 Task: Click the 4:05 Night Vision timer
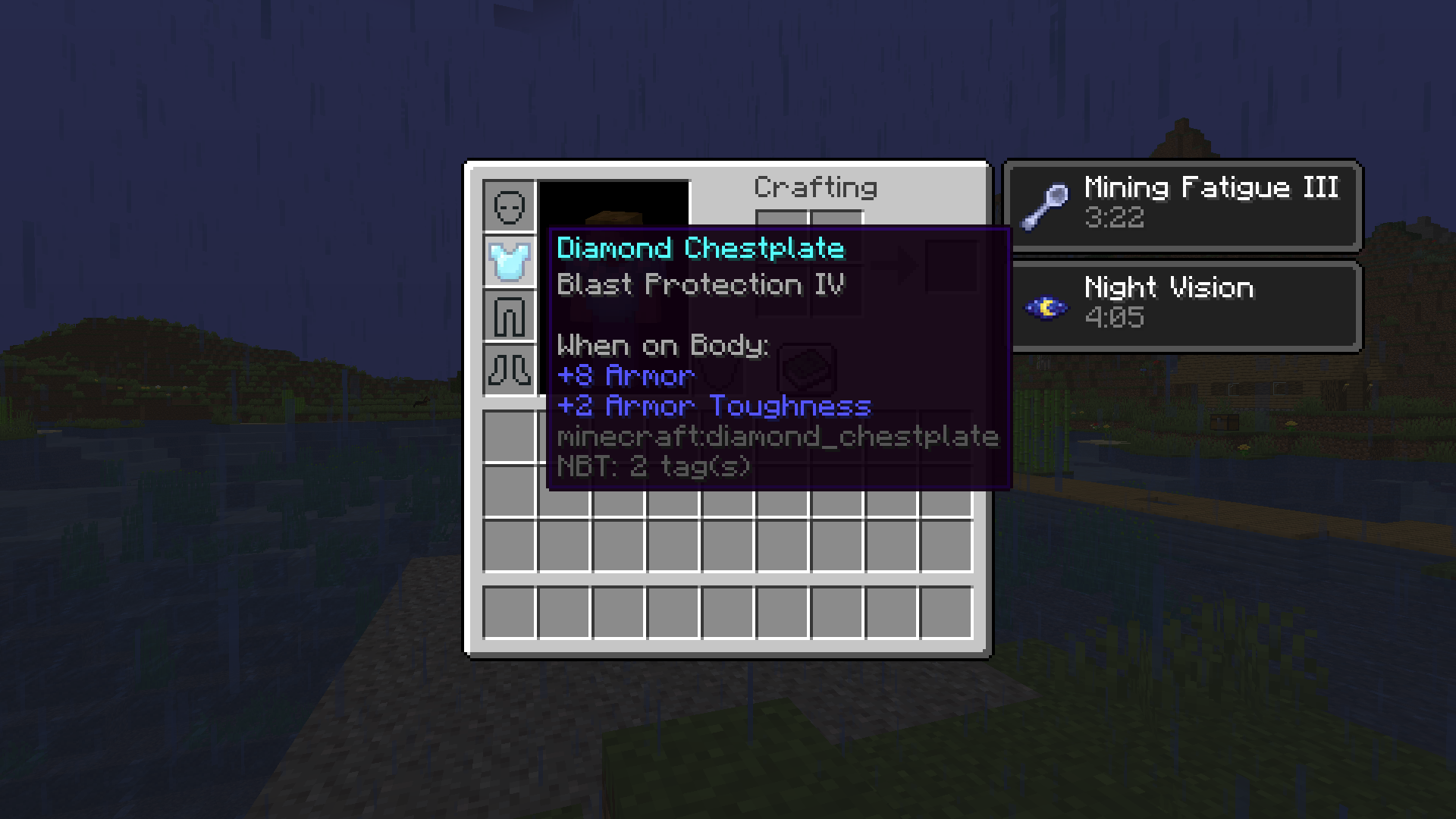tap(1113, 318)
